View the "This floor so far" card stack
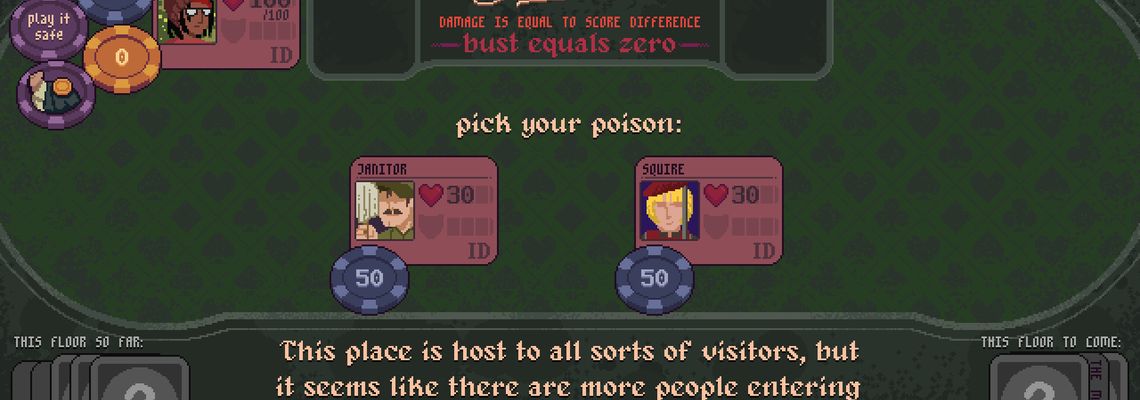Viewport: 1140px width, 400px height. click(100, 379)
